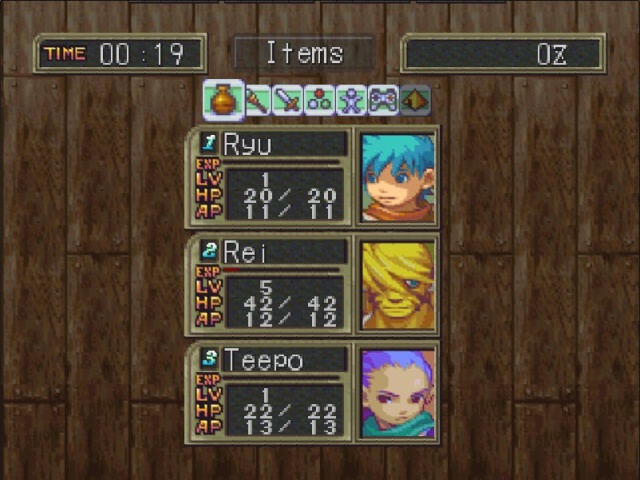Open the Items pot icon tab
Viewport: 640px width, 480px height.
click(224, 101)
